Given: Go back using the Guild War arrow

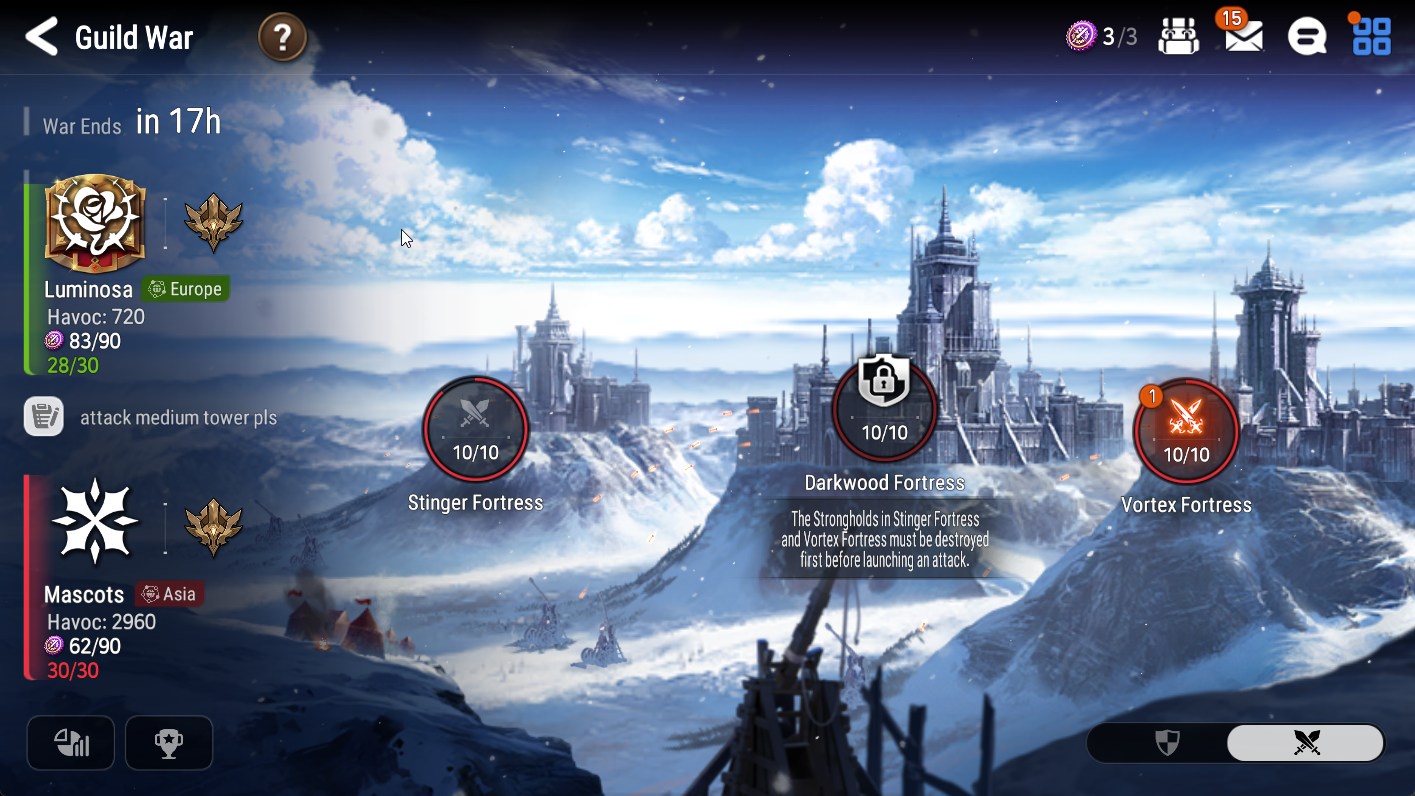Looking at the screenshot, I should click(42, 38).
